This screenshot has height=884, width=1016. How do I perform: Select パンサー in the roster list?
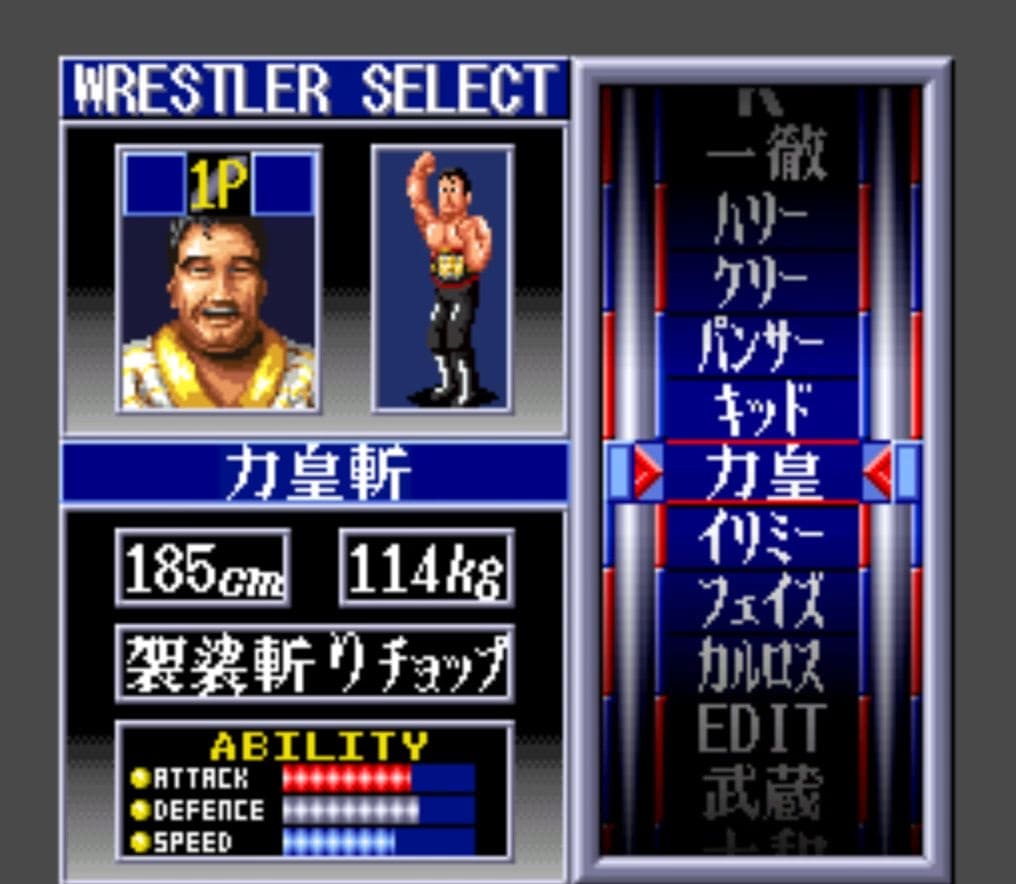pyautogui.click(x=762, y=346)
